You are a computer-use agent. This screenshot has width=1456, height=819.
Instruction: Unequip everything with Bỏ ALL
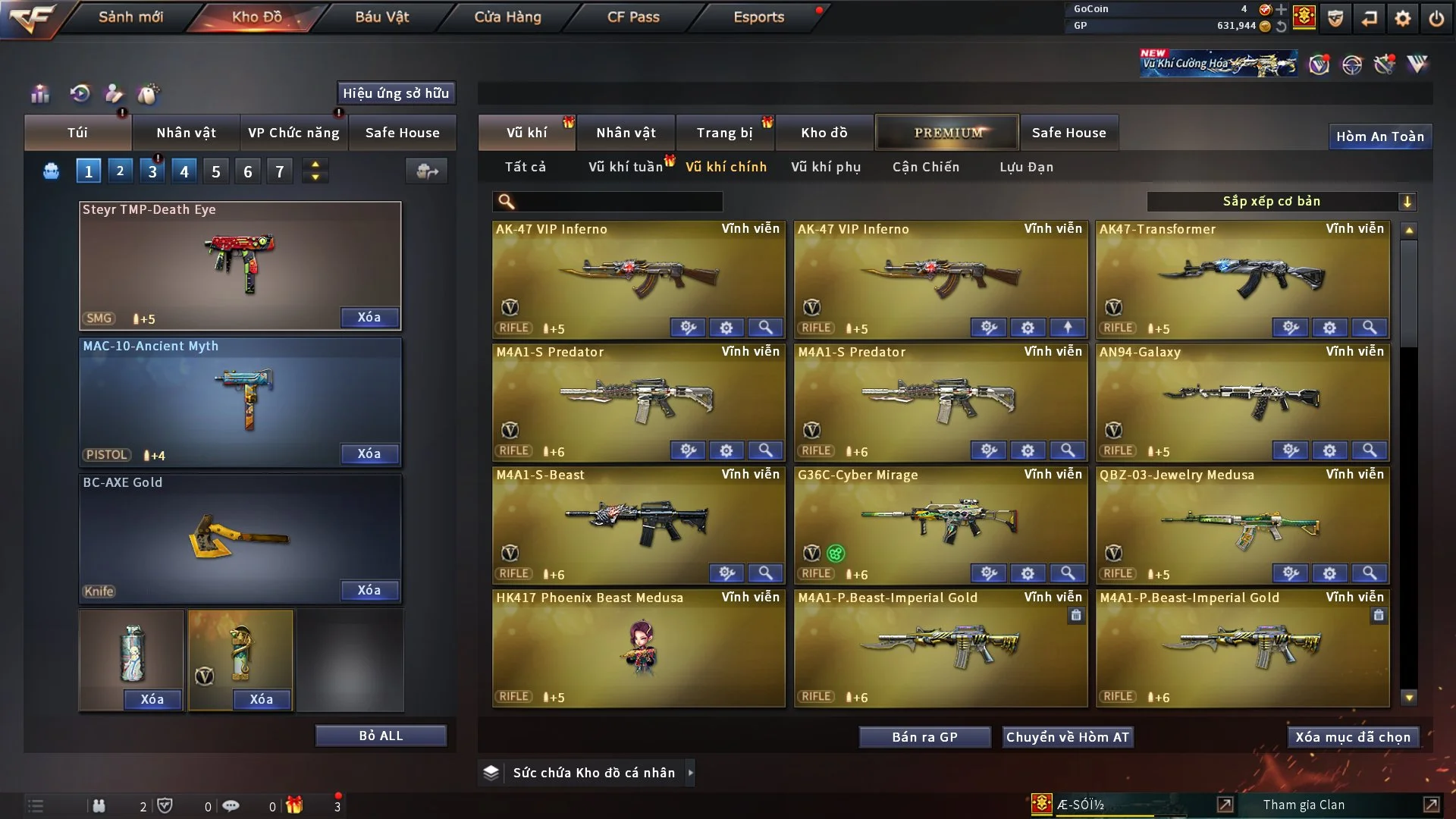tap(381, 736)
